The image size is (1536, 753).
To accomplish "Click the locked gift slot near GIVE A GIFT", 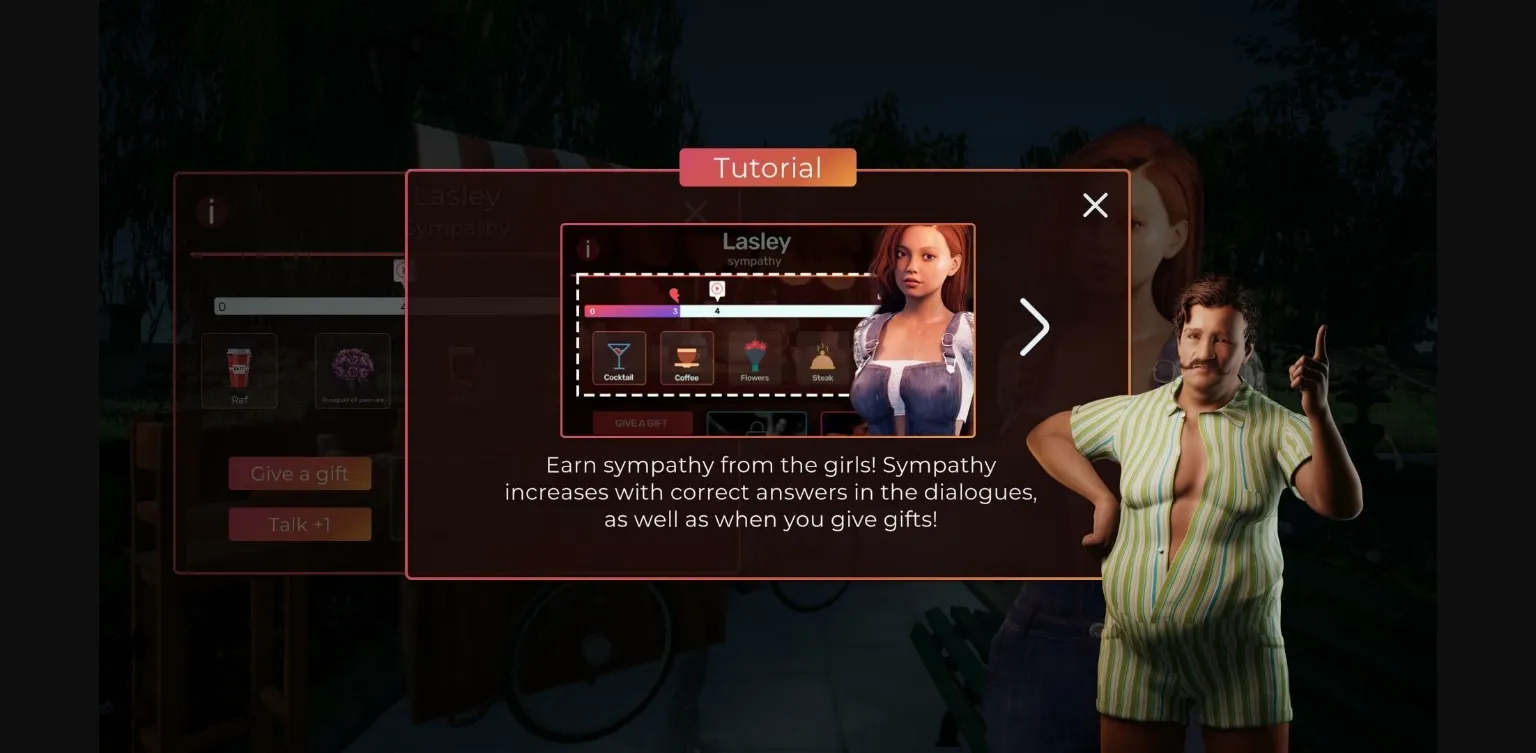I will pyautogui.click(x=756, y=424).
